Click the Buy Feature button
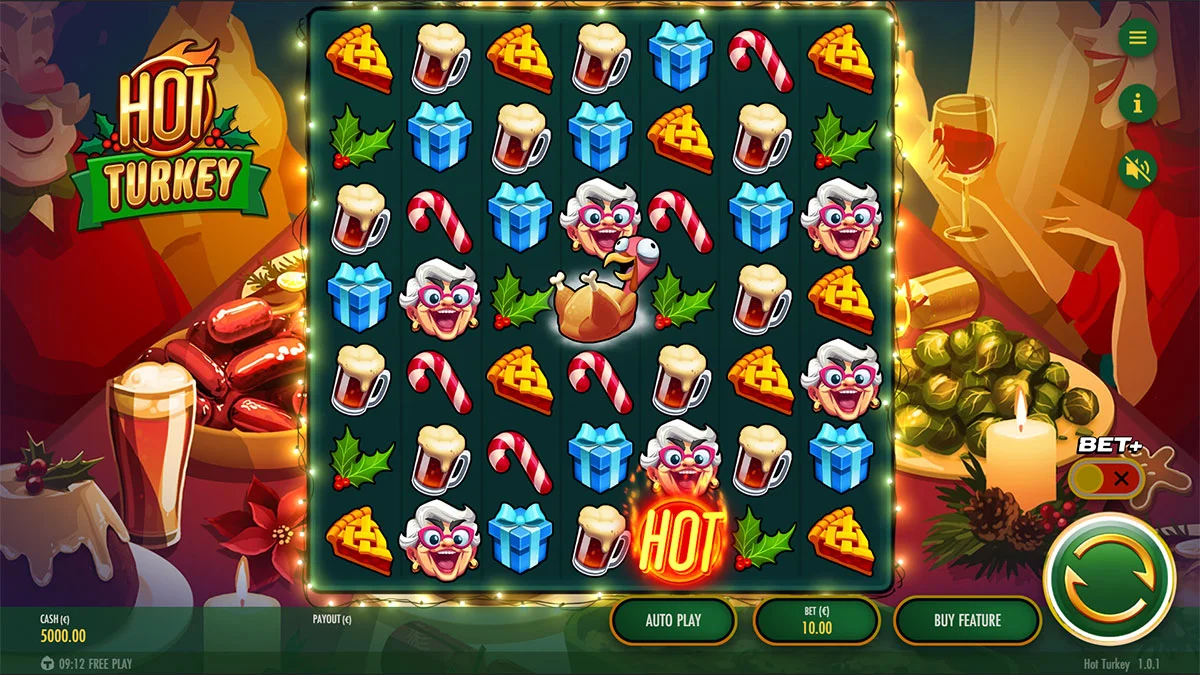Screen dimensions: 1200x675 point(967,620)
